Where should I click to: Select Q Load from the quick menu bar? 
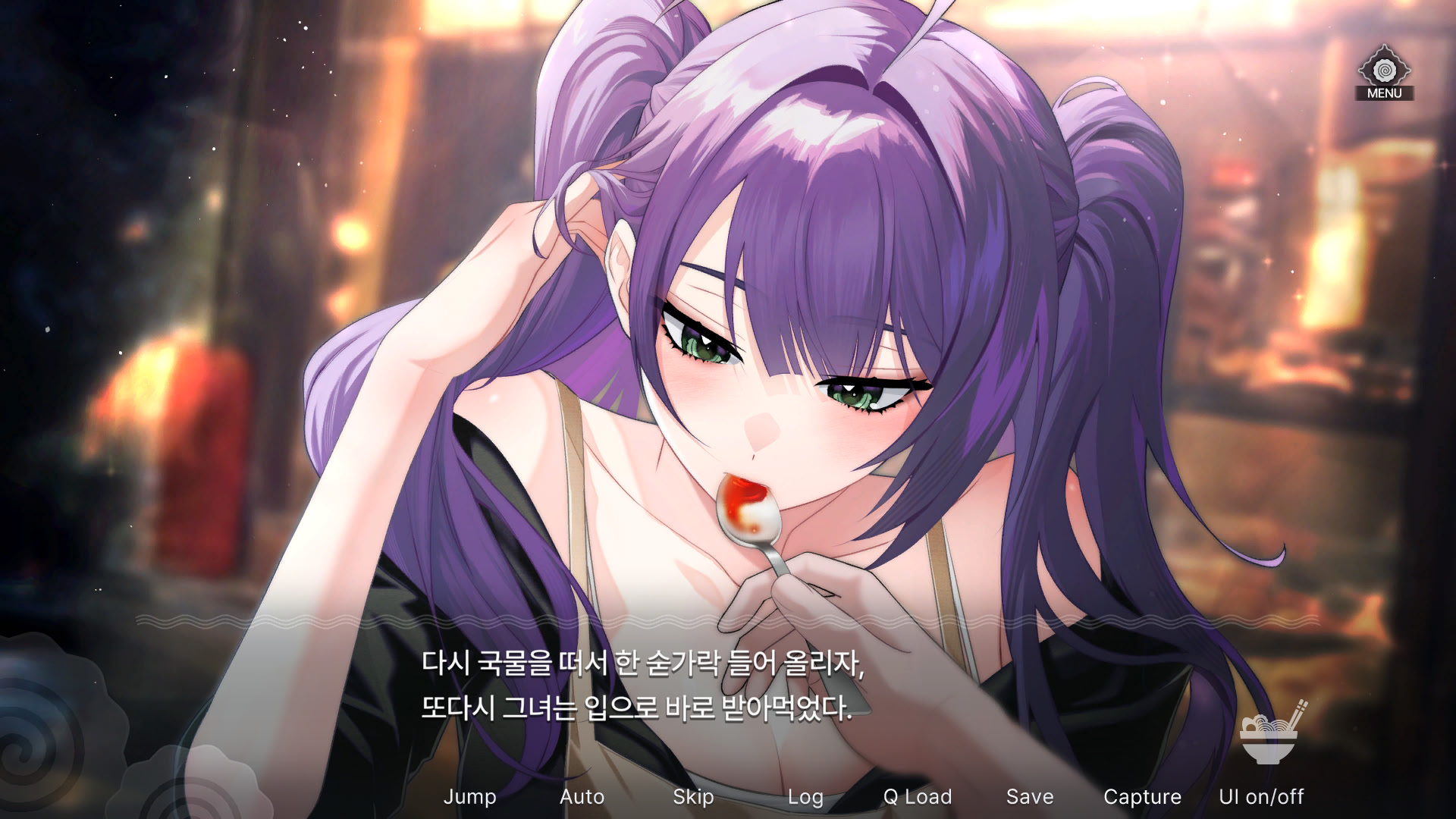coord(918,797)
